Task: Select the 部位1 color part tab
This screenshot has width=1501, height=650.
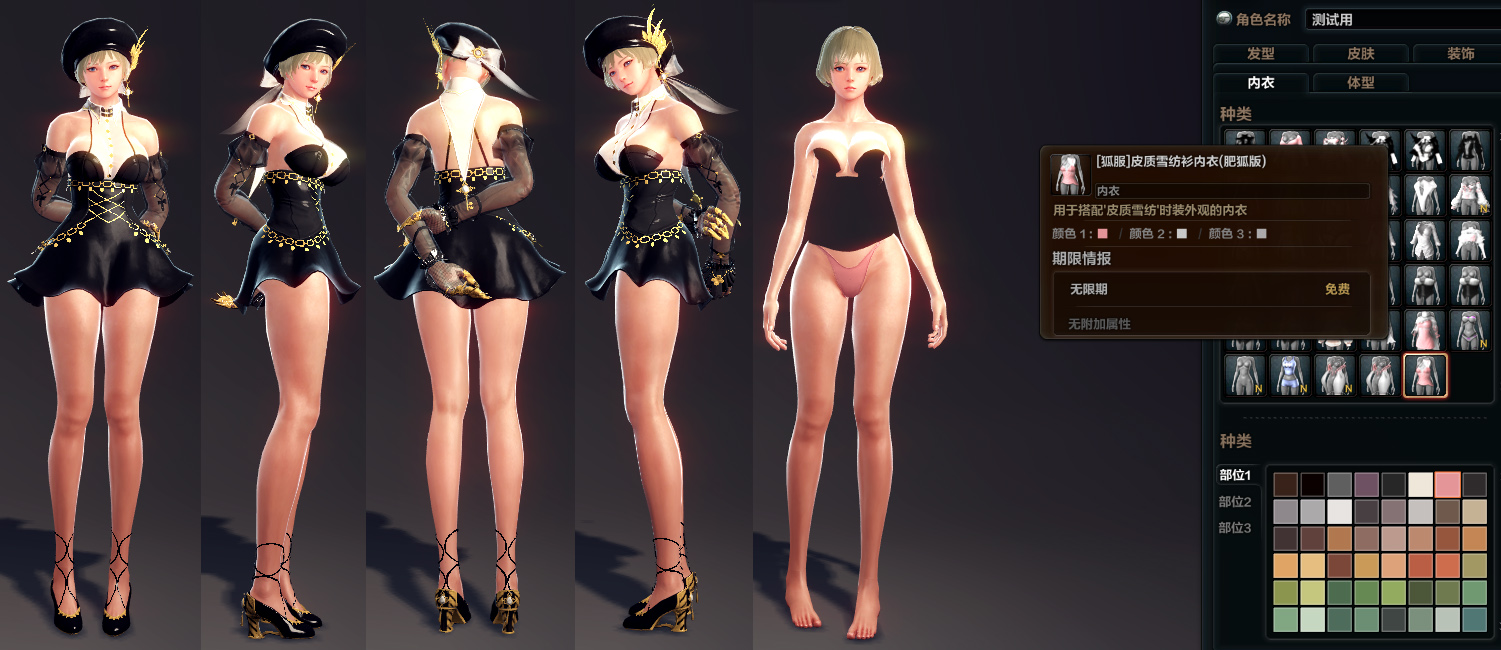Action: tap(1235, 474)
